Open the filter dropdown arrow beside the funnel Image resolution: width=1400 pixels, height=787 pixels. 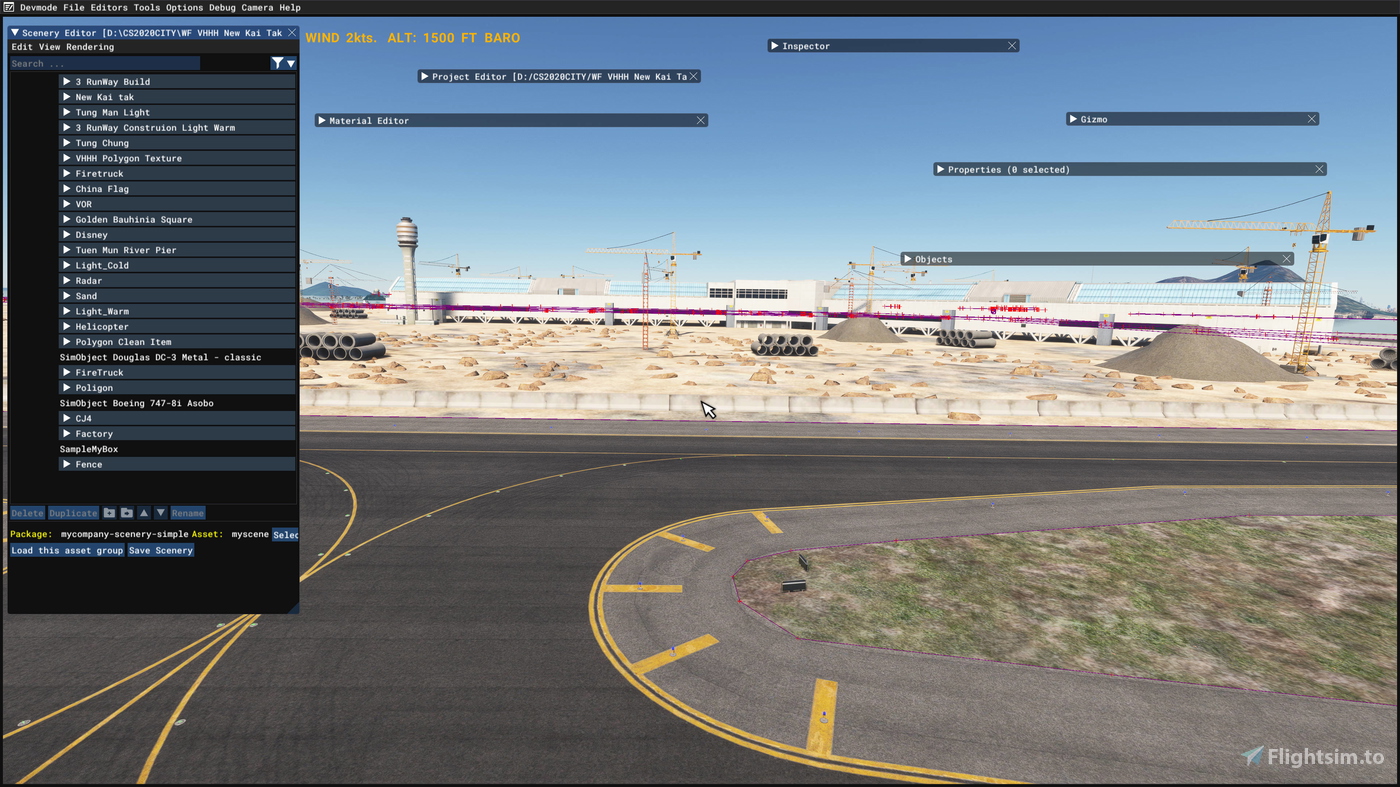(x=289, y=62)
